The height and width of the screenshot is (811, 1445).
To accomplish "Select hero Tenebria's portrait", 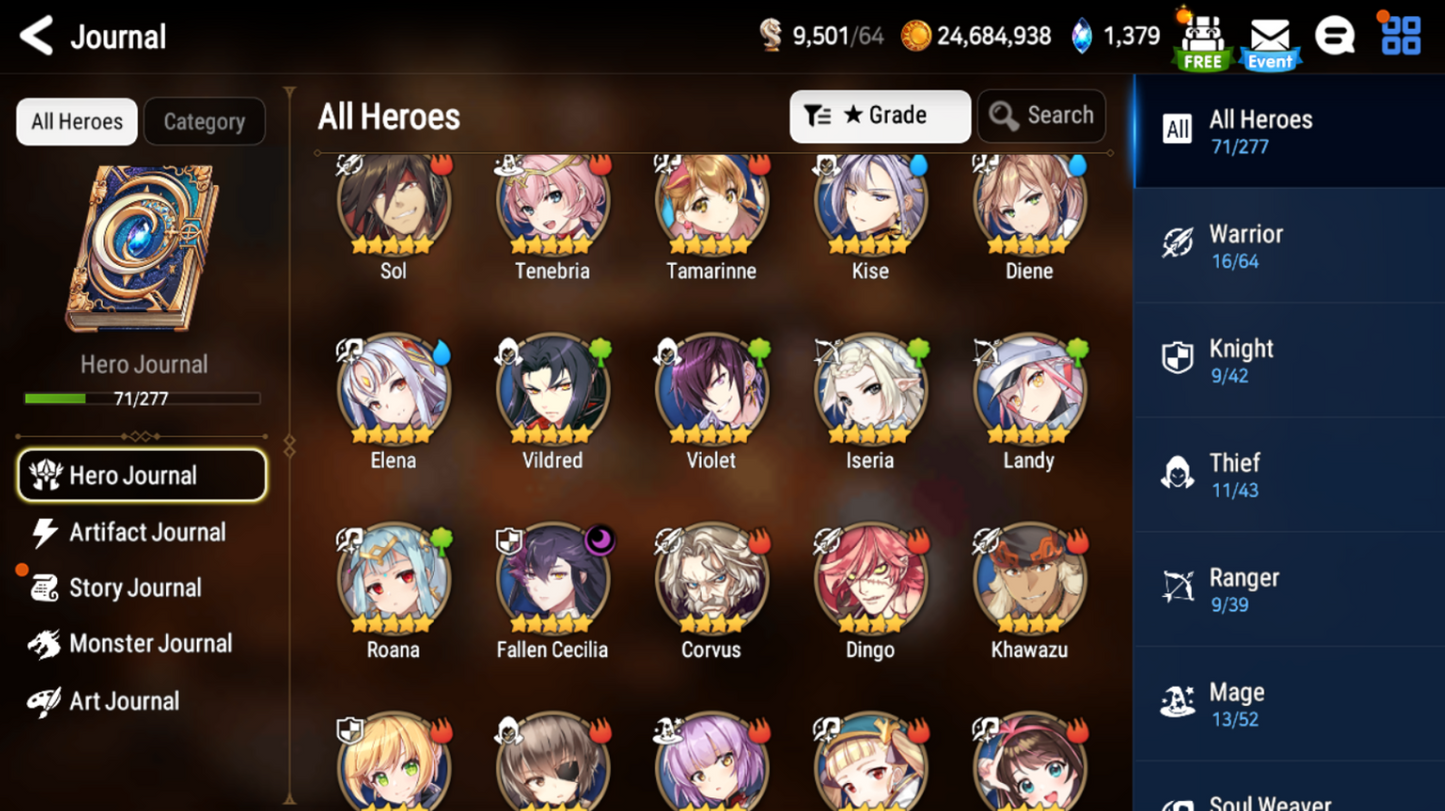I will [552, 203].
